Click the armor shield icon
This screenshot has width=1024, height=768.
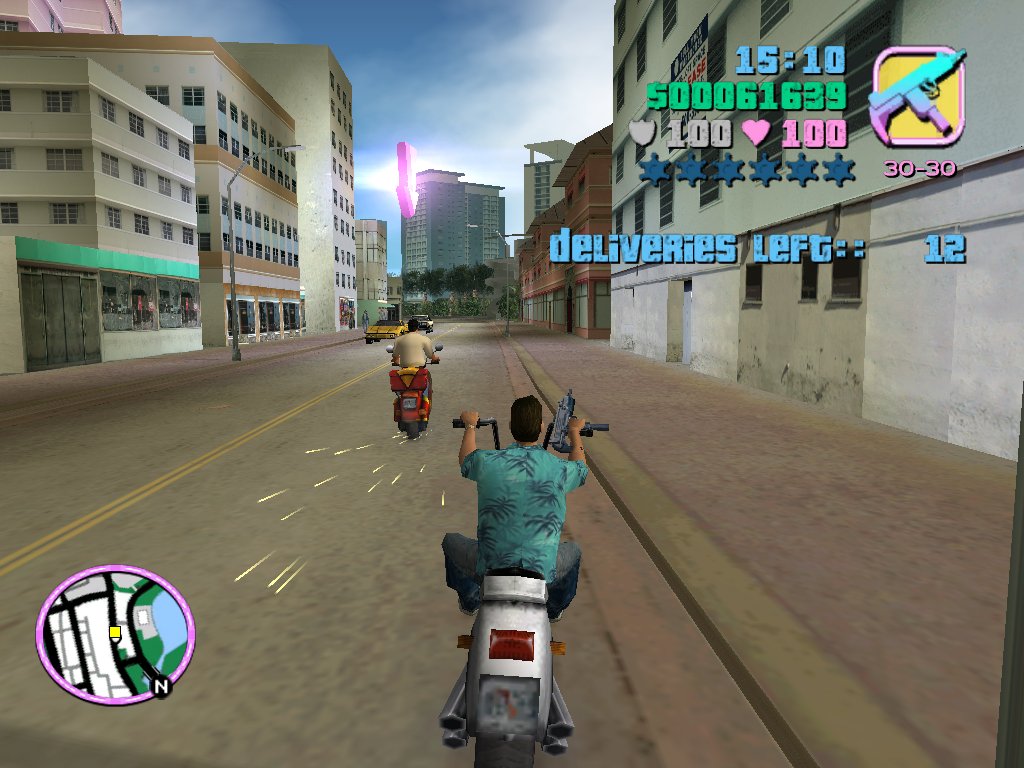click(x=644, y=132)
